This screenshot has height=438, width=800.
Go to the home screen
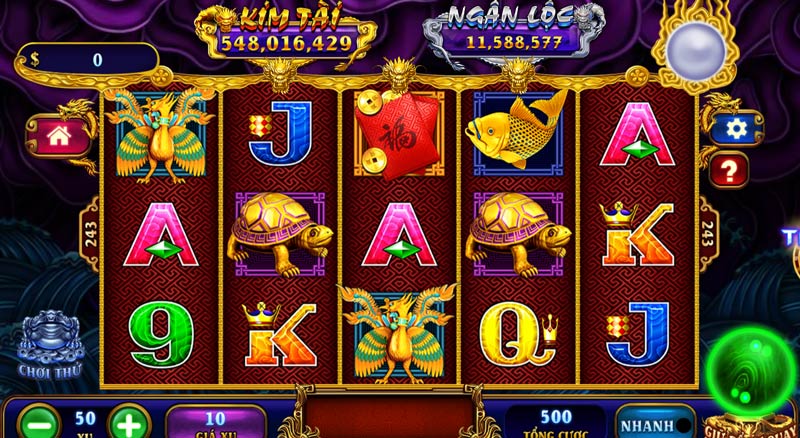[x=57, y=135]
